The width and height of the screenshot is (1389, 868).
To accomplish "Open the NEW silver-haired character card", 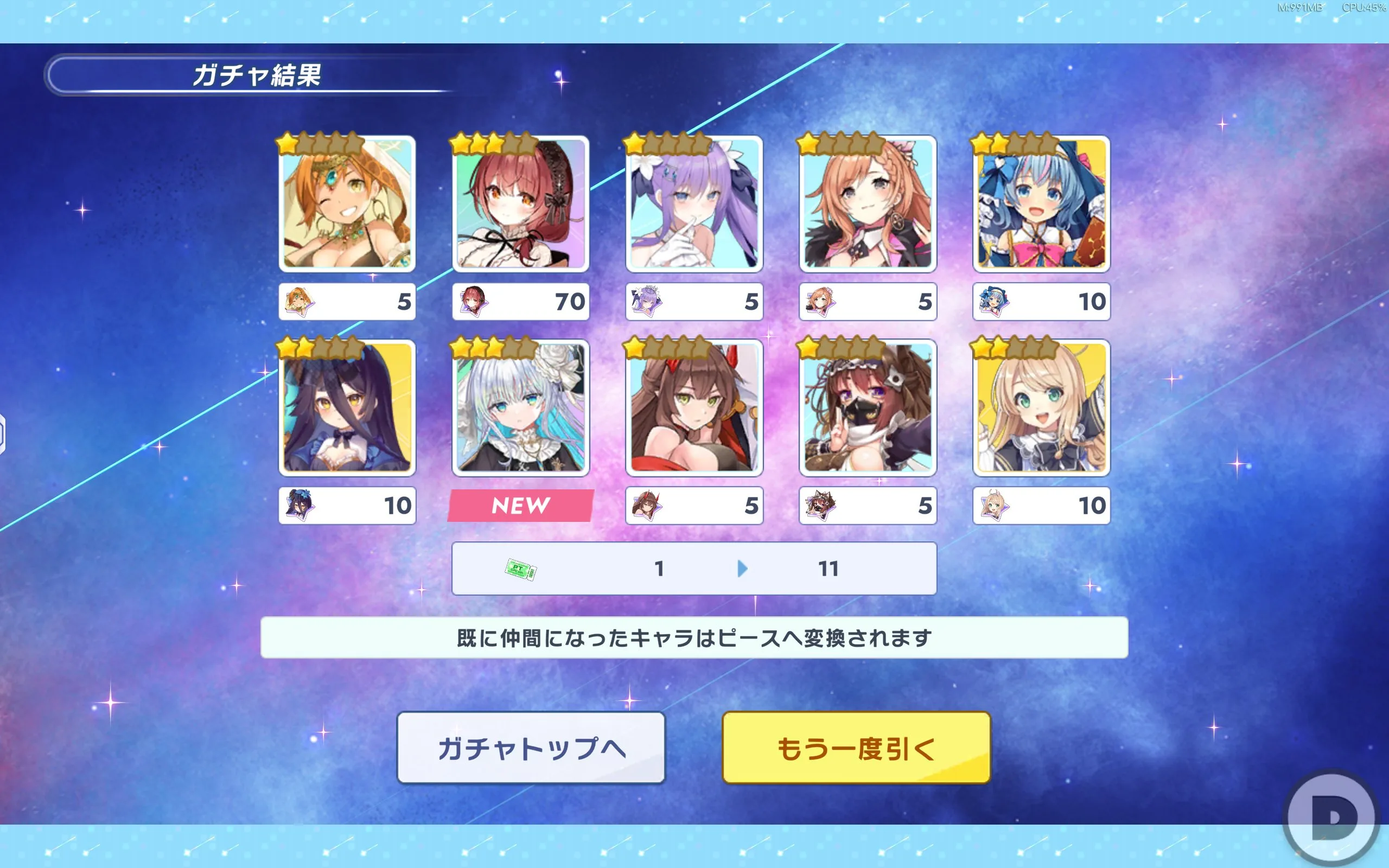I will coord(520,407).
